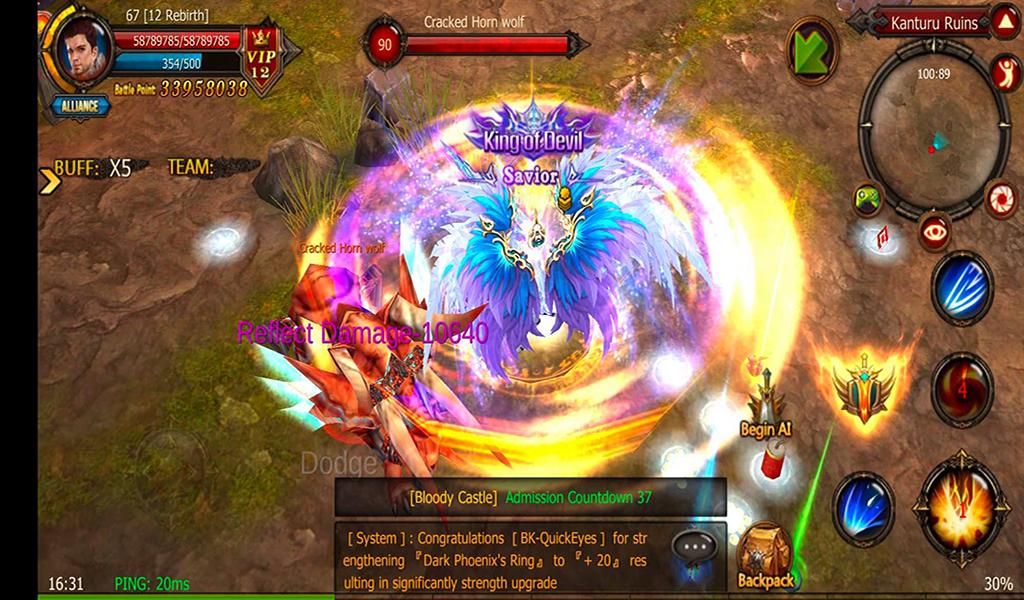Tap the blue ALLIANCE button
The image size is (1024, 600).
point(79,106)
